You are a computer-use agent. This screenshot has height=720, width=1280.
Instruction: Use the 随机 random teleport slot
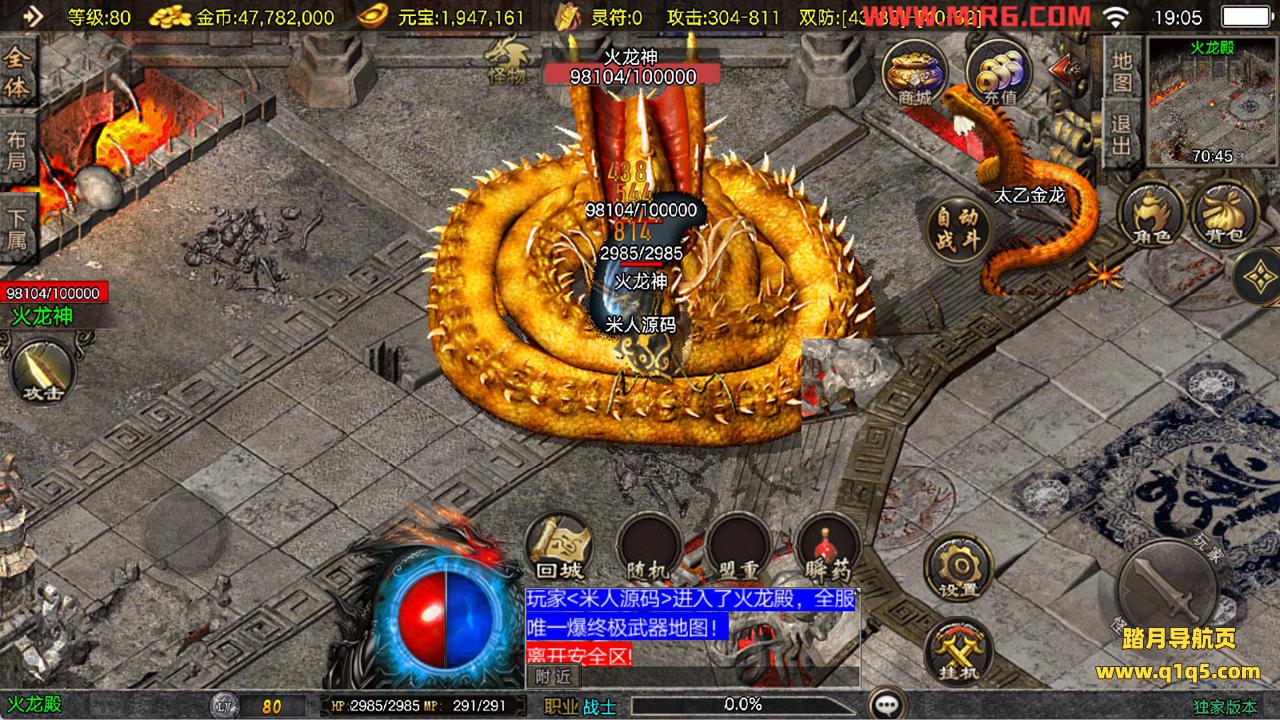coord(649,548)
